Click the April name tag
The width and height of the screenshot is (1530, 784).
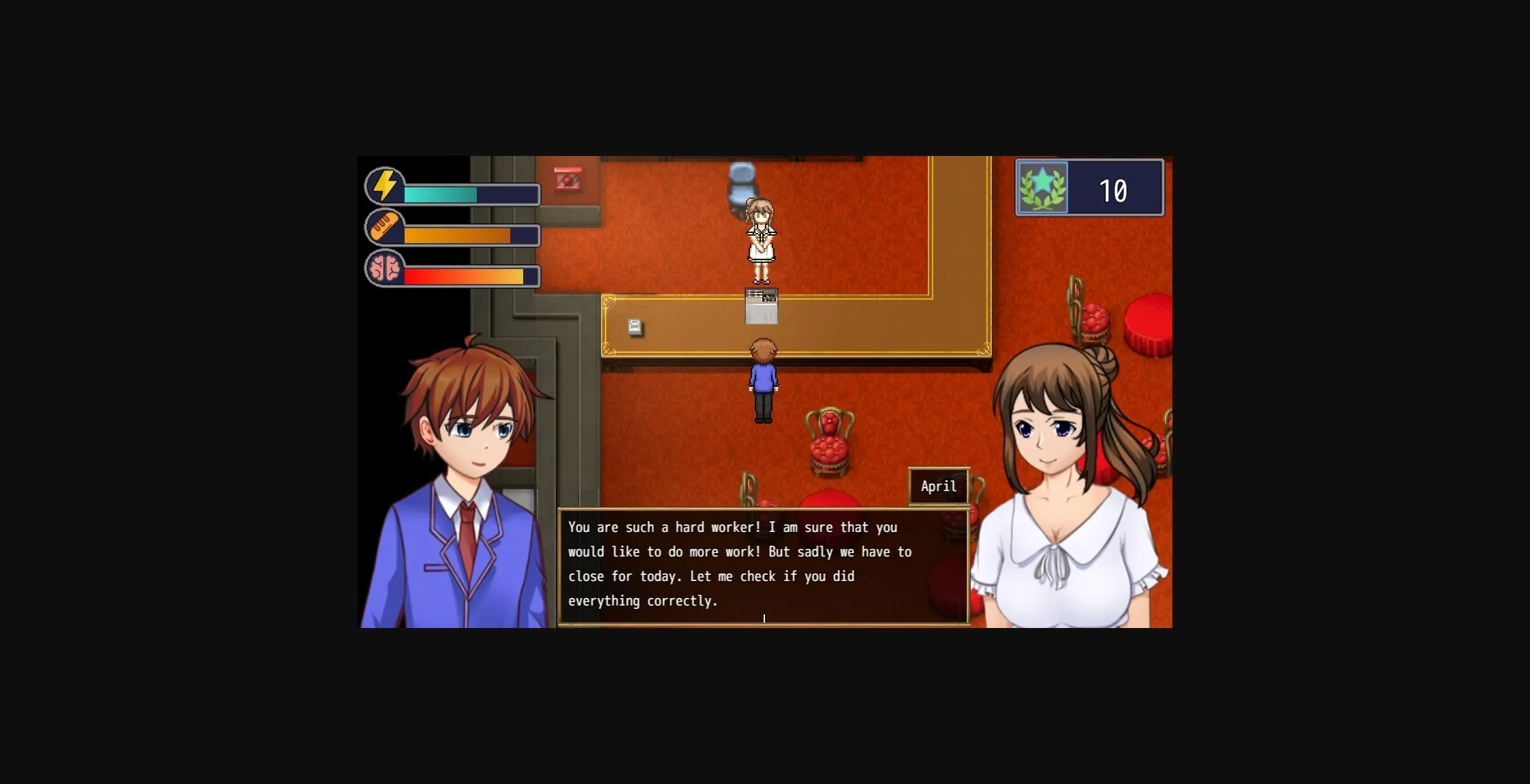point(939,486)
